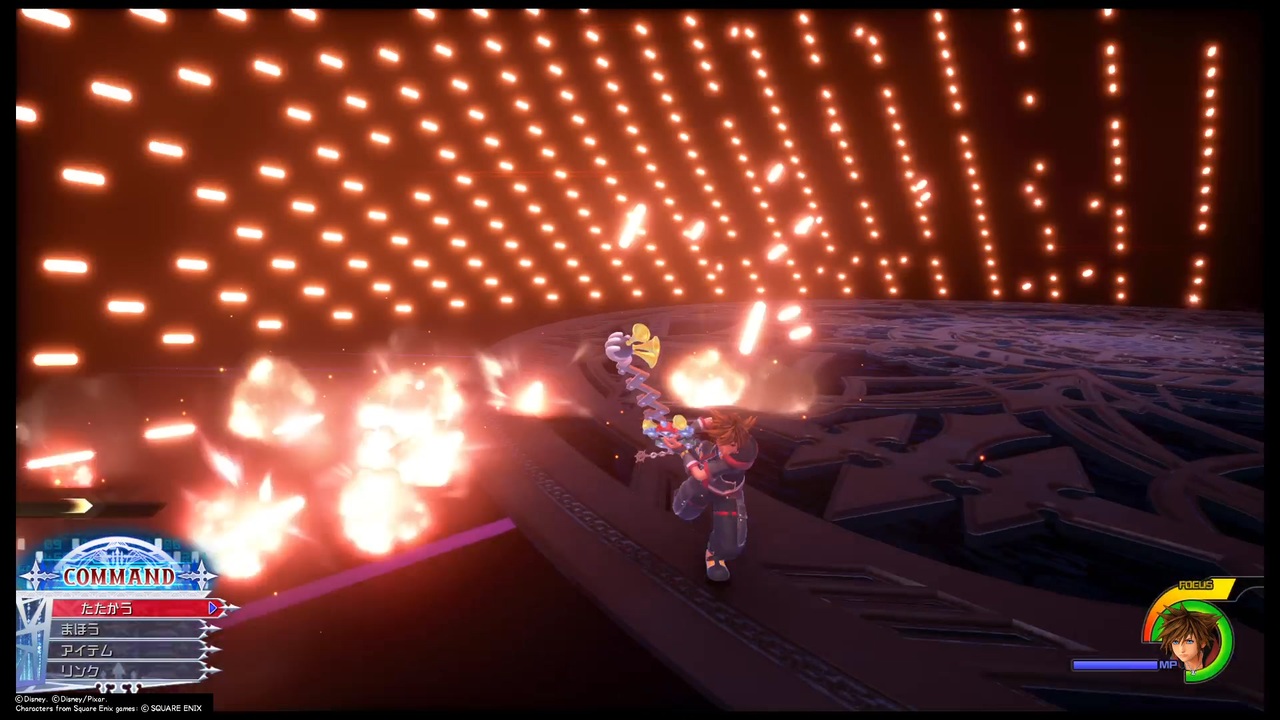Choose the アイテム (Item) command
The image size is (1280, 720).
pos(86,650)
